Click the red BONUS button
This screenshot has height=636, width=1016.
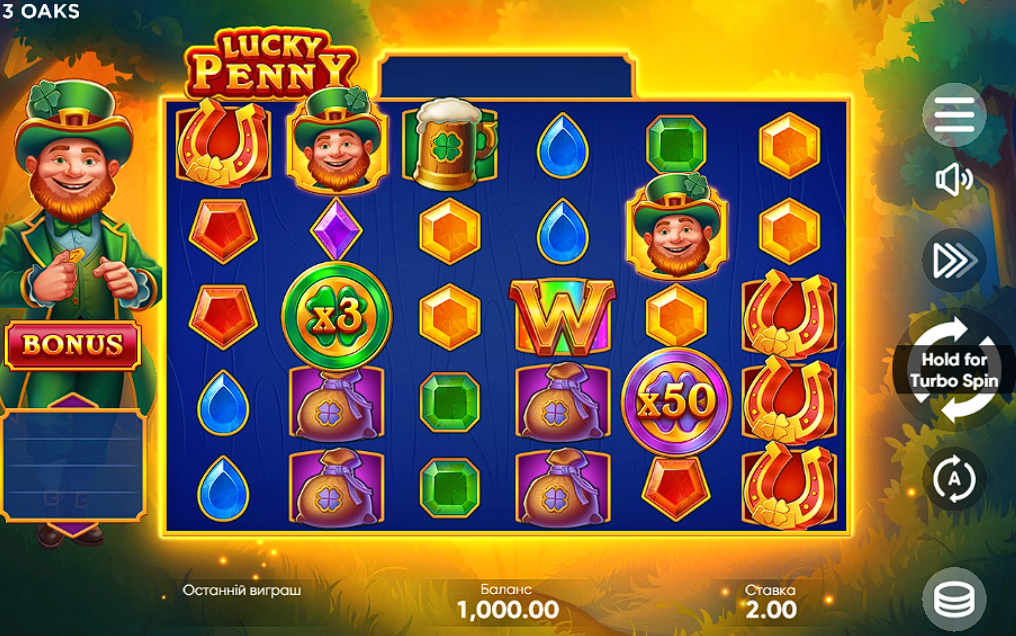[73, 345]
